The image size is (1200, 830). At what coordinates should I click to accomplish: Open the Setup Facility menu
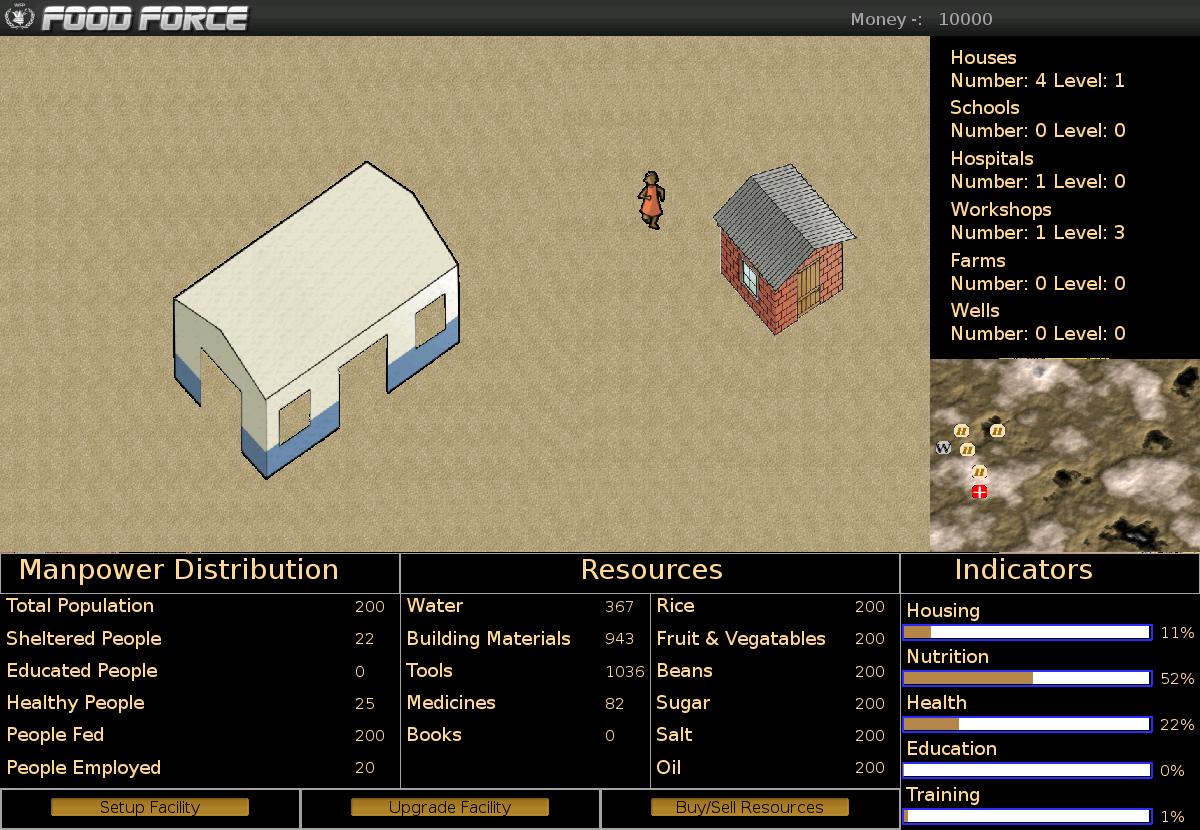pyautogui.click(x=150, y=807)
